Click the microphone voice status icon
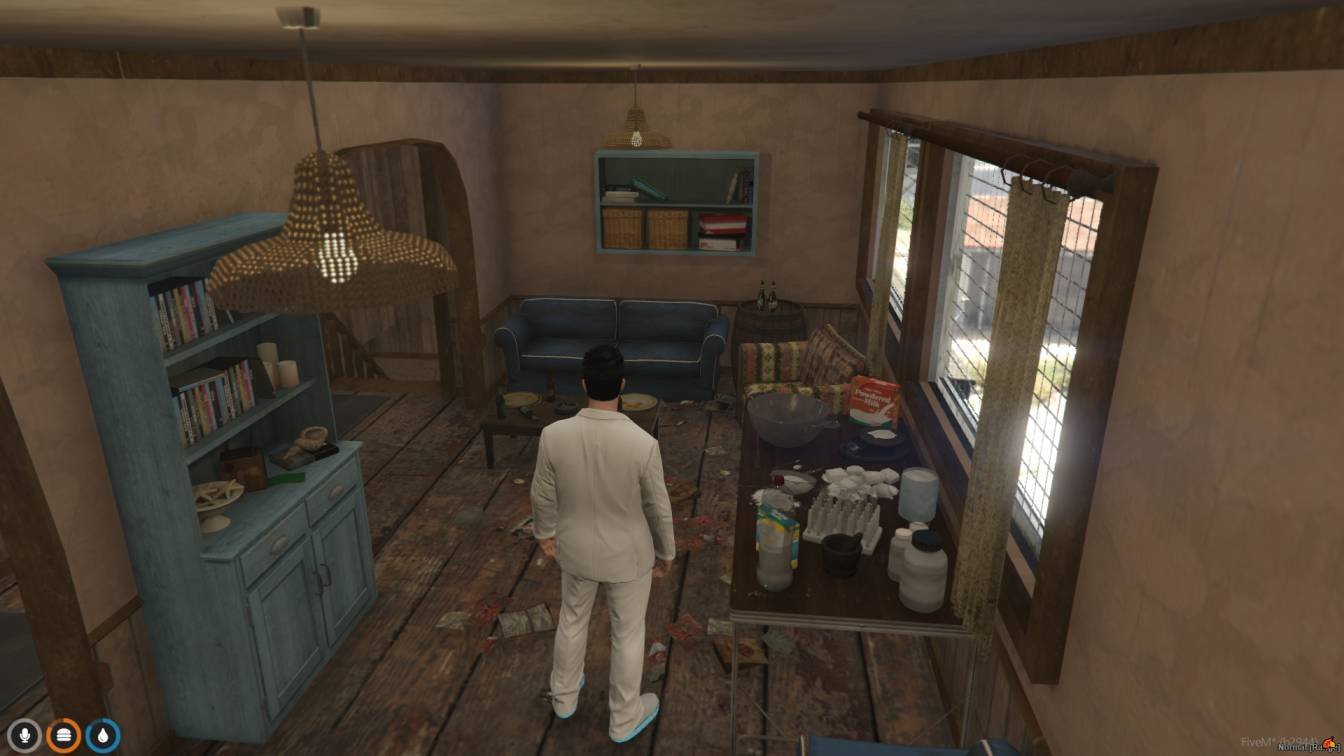Screen dimensions: 1344x756 click(x=24, y=736)
